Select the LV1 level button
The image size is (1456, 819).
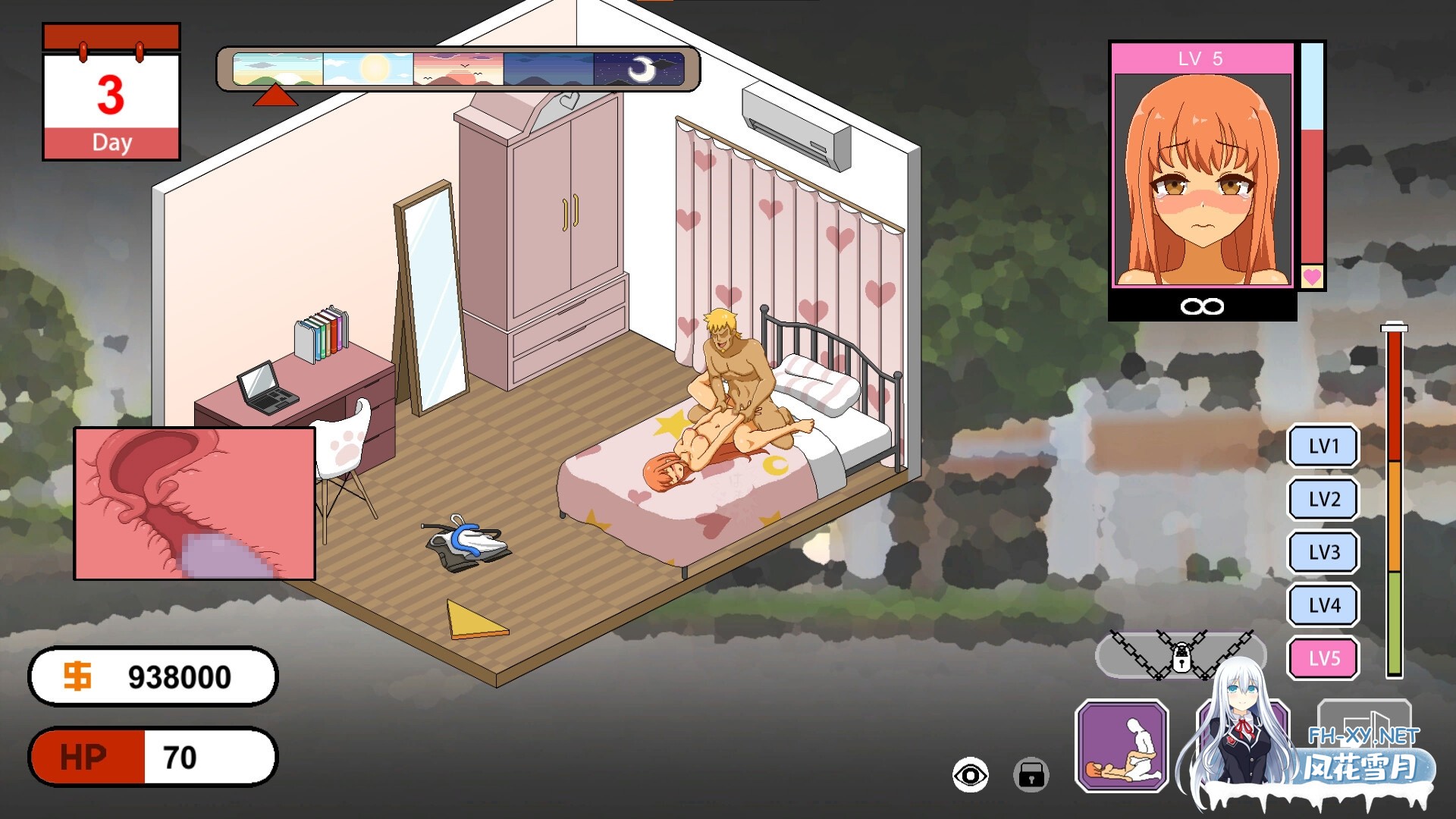(x=1323, y=447)
